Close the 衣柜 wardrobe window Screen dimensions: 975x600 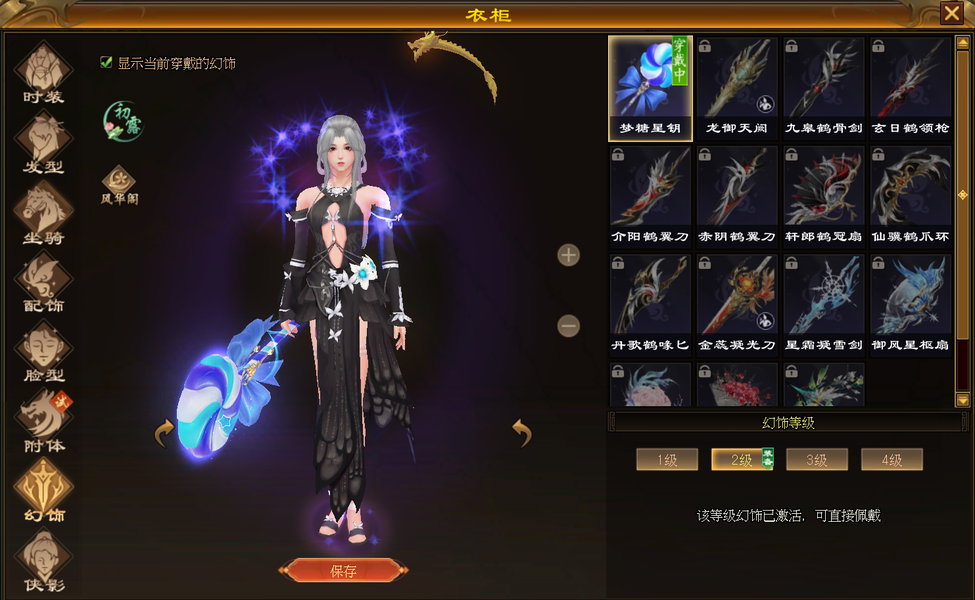[x=951, y=13]
